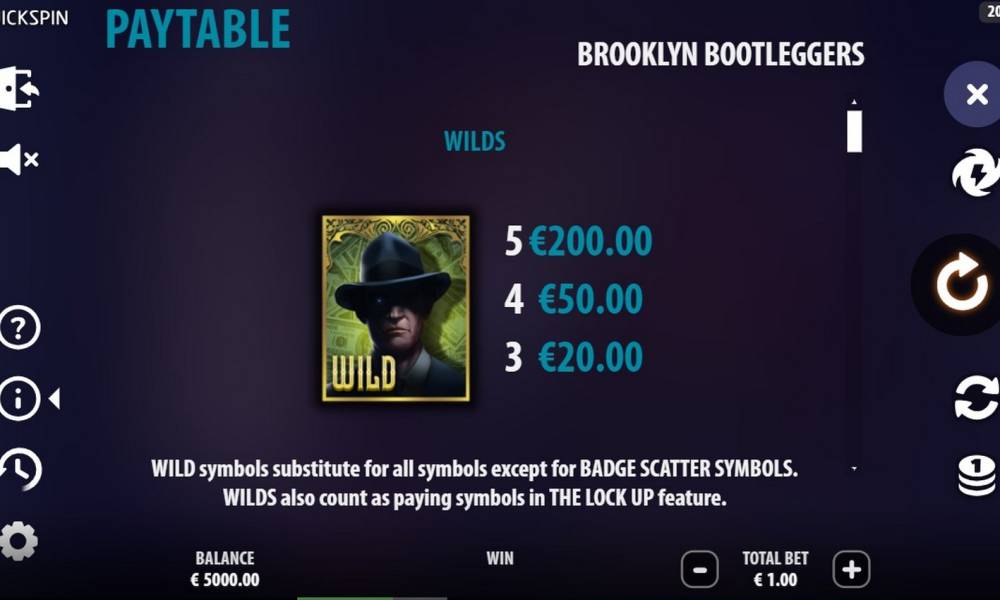Close the paytable with the X button
Screen dimensions: 1000x600
coord(976,95)
